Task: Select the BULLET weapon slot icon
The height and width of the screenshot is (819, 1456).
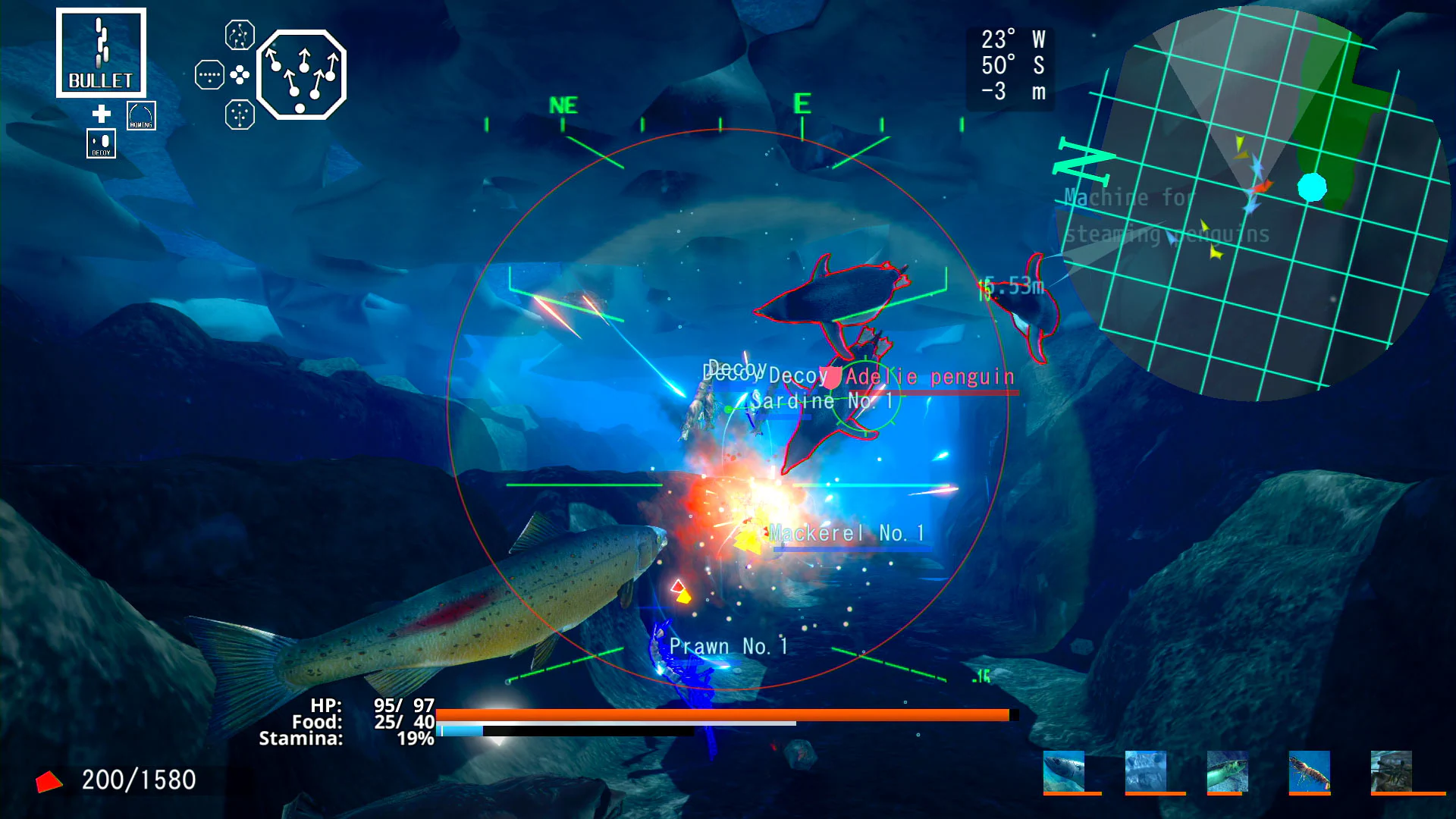Action: pos(101,51)
